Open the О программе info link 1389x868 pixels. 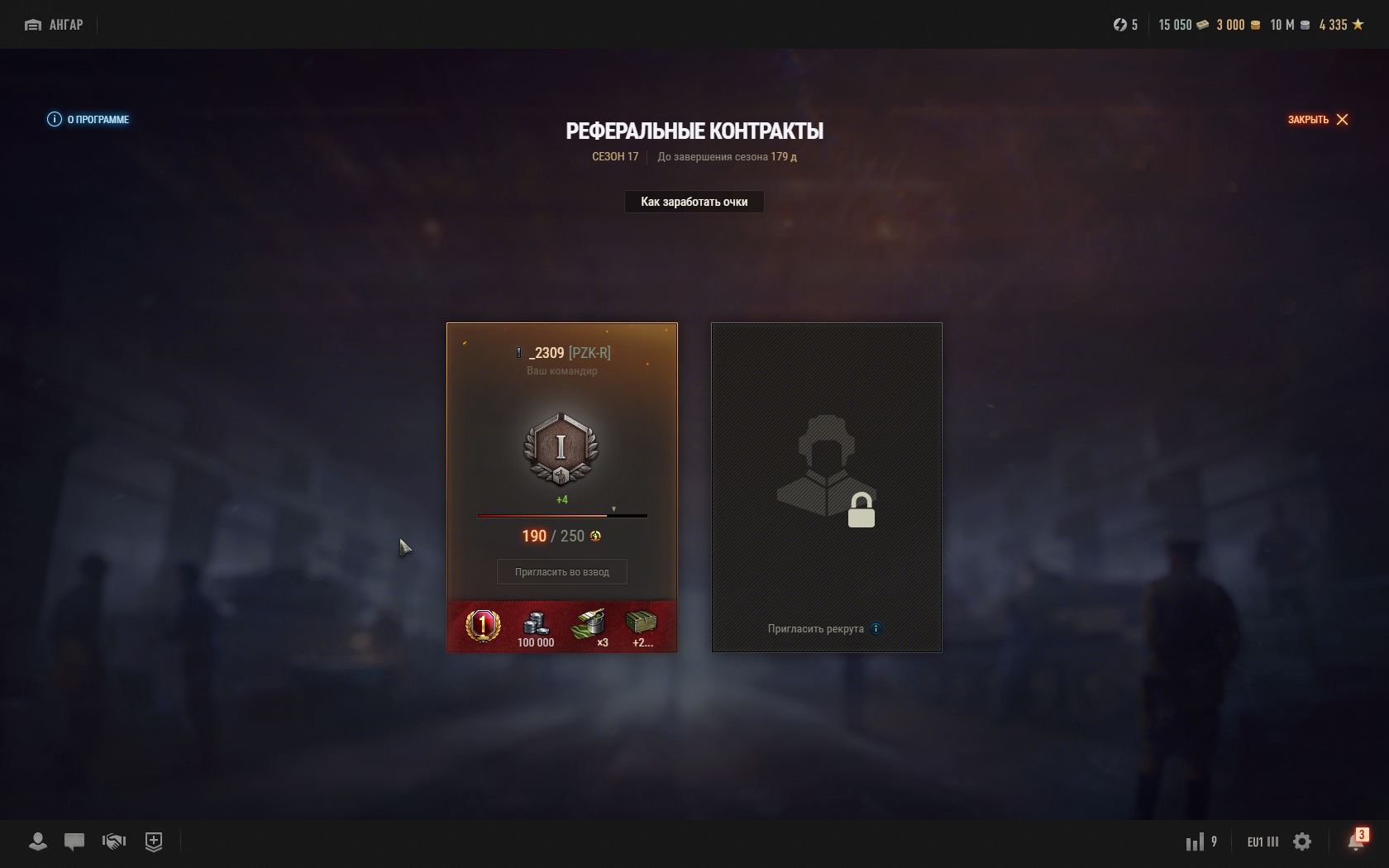[x=88, y=119]
